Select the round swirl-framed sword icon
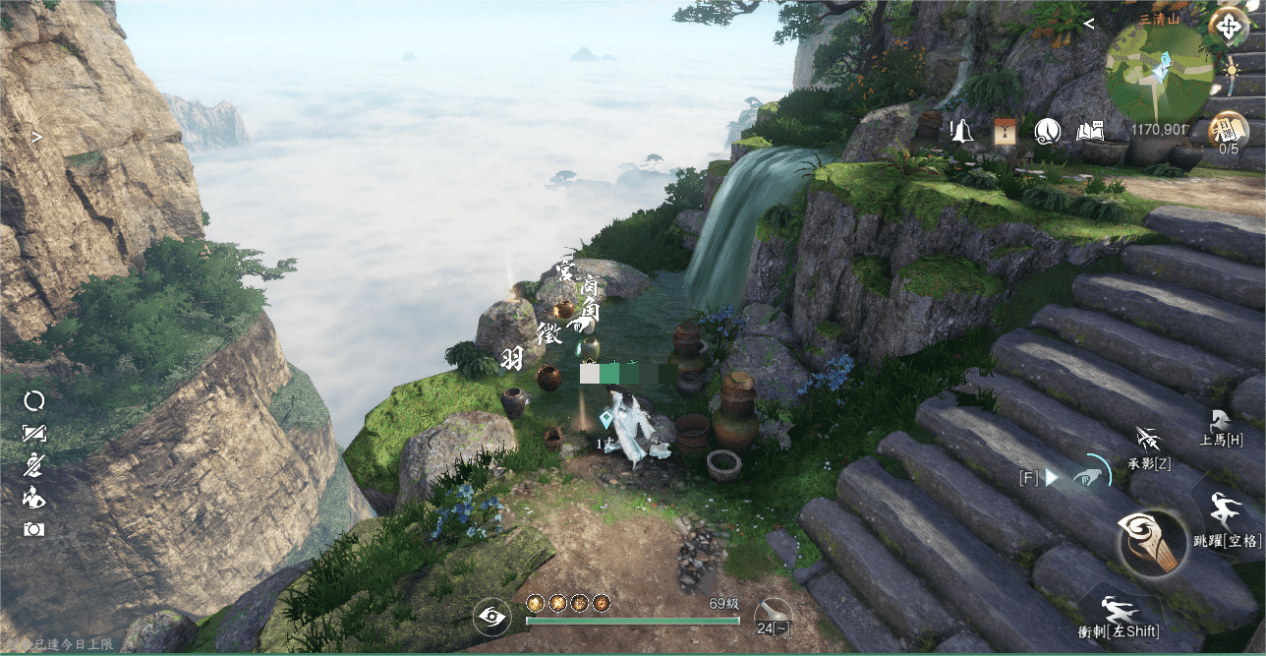Screen dimensions: 1266x656 click(1047, 131)
